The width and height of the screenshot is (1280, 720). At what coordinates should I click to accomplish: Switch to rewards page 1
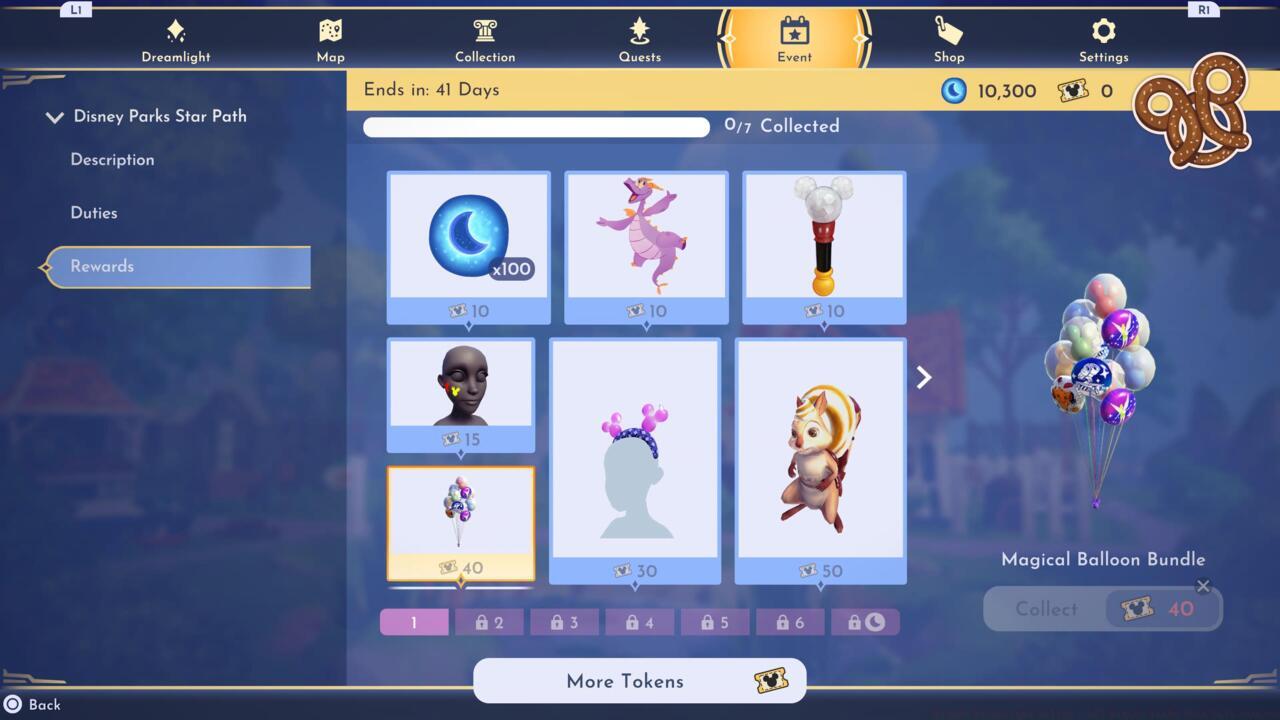point(413,621)
